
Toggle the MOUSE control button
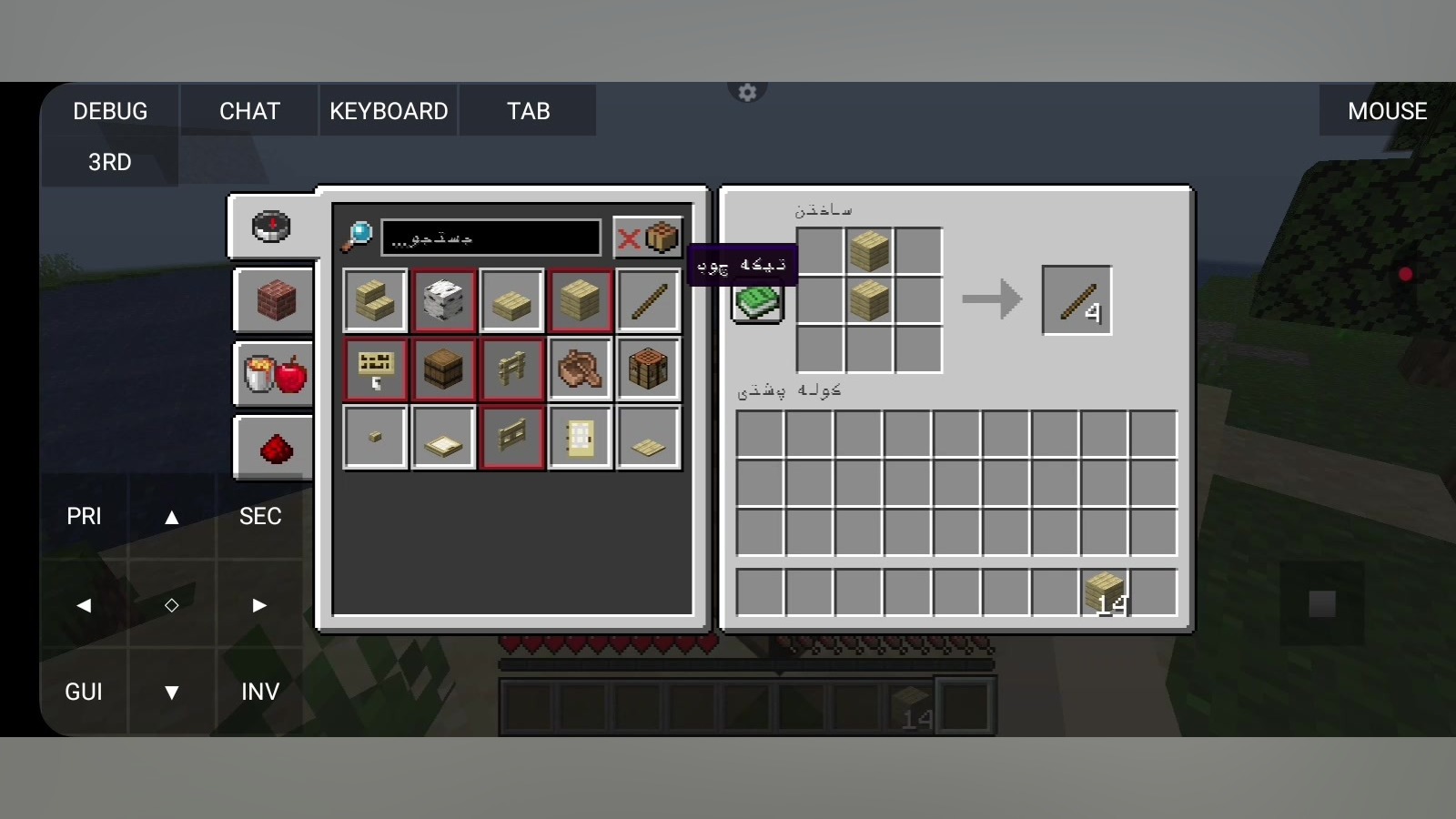click(x=1387, y=111)
